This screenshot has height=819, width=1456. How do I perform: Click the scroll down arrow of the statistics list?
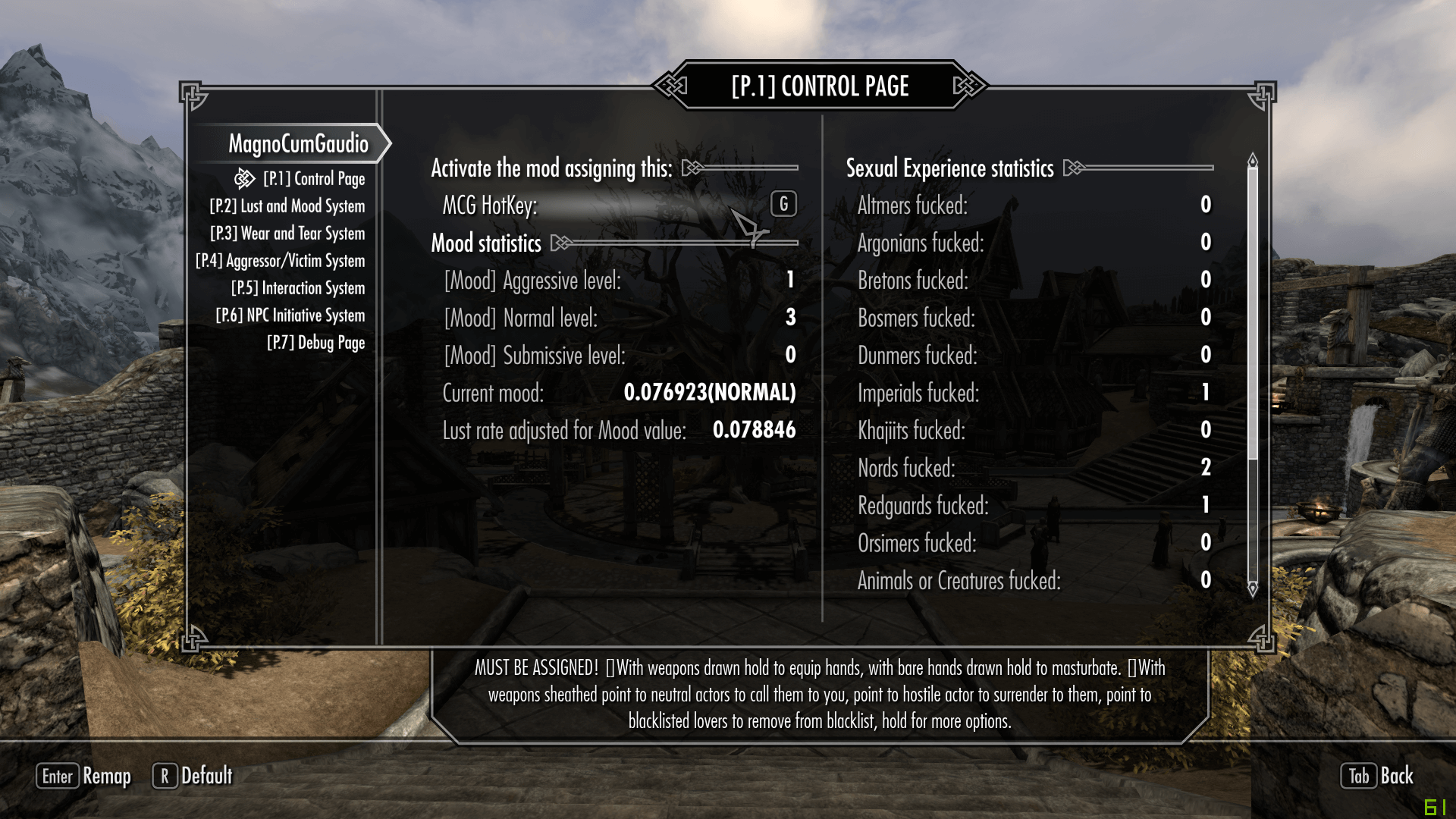(x=1253, y=588)
